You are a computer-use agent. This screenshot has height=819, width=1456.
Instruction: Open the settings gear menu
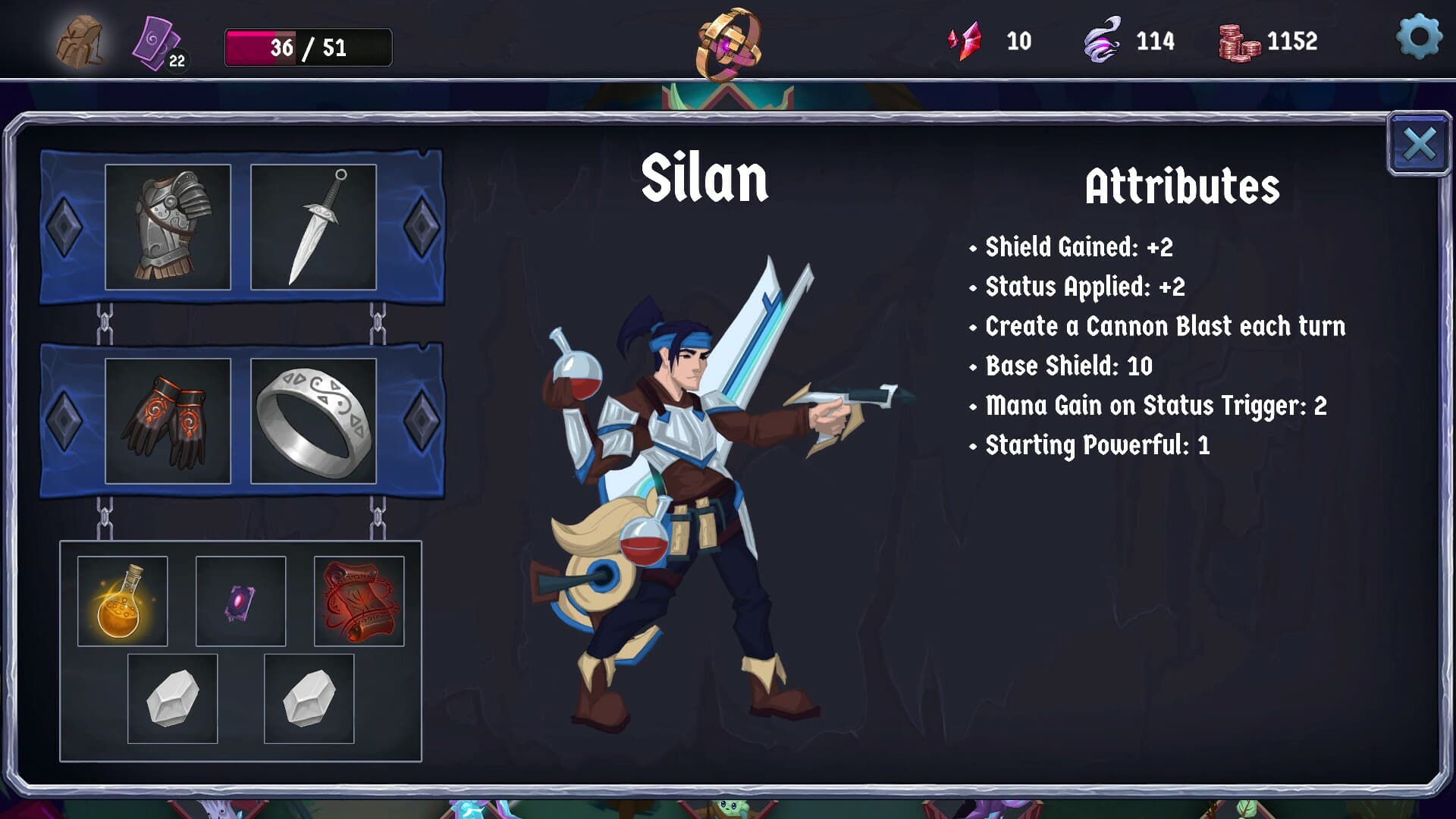1418,36
